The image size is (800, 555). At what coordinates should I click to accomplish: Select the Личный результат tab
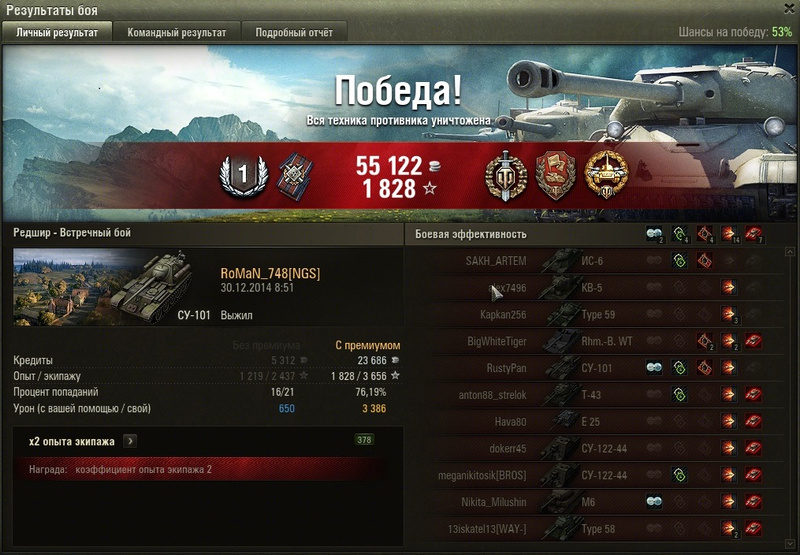pos(57,33)
